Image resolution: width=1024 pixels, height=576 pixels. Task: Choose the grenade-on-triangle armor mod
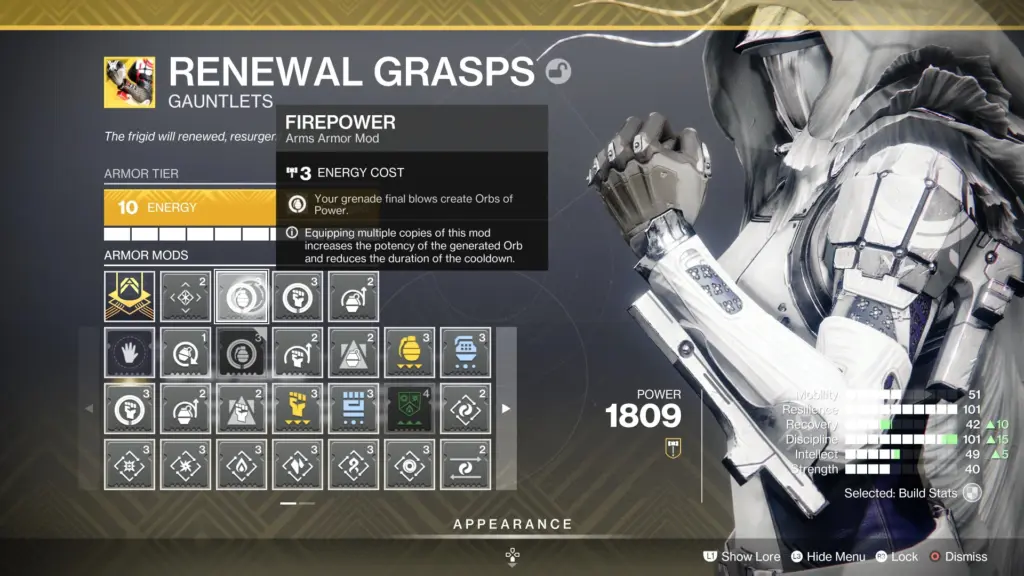tap(353, 353)
